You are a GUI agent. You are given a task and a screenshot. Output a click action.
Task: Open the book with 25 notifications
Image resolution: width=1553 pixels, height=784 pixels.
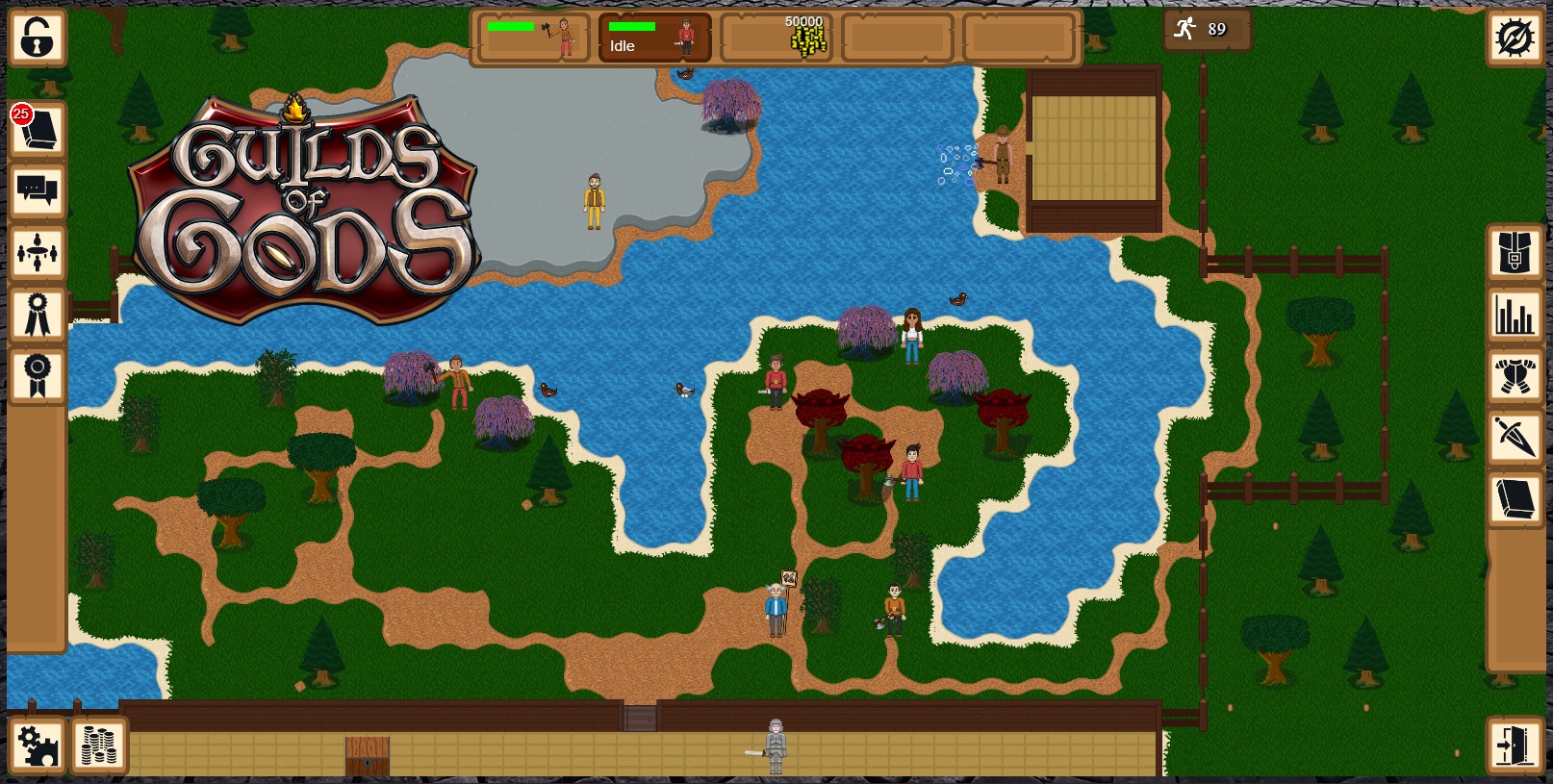click(38, 130)
